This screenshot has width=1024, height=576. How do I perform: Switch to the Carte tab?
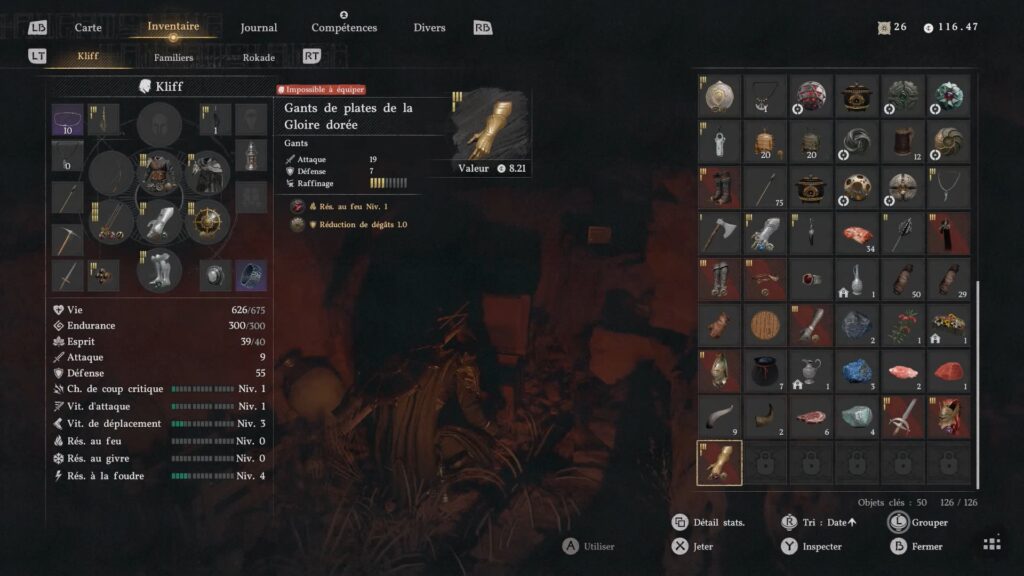click(x=88, y=28)
